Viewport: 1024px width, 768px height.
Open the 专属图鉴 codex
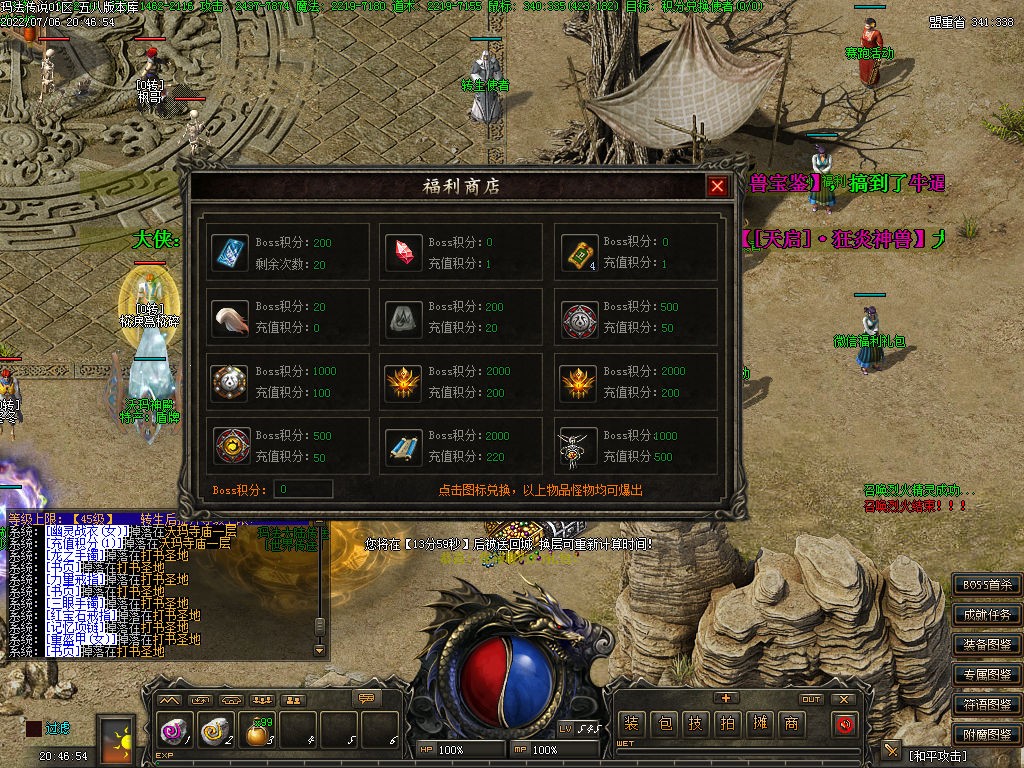[986, 675]
